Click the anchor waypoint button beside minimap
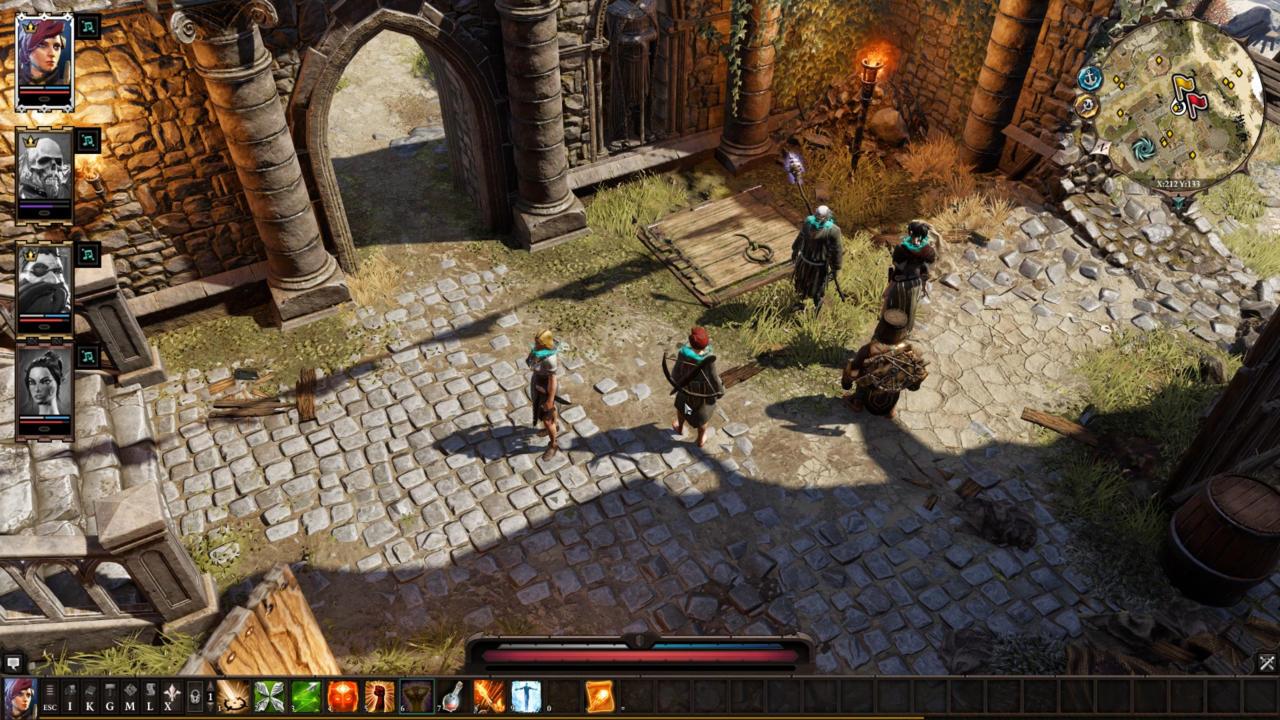The image size is (1280, 720). point(1090,78)
